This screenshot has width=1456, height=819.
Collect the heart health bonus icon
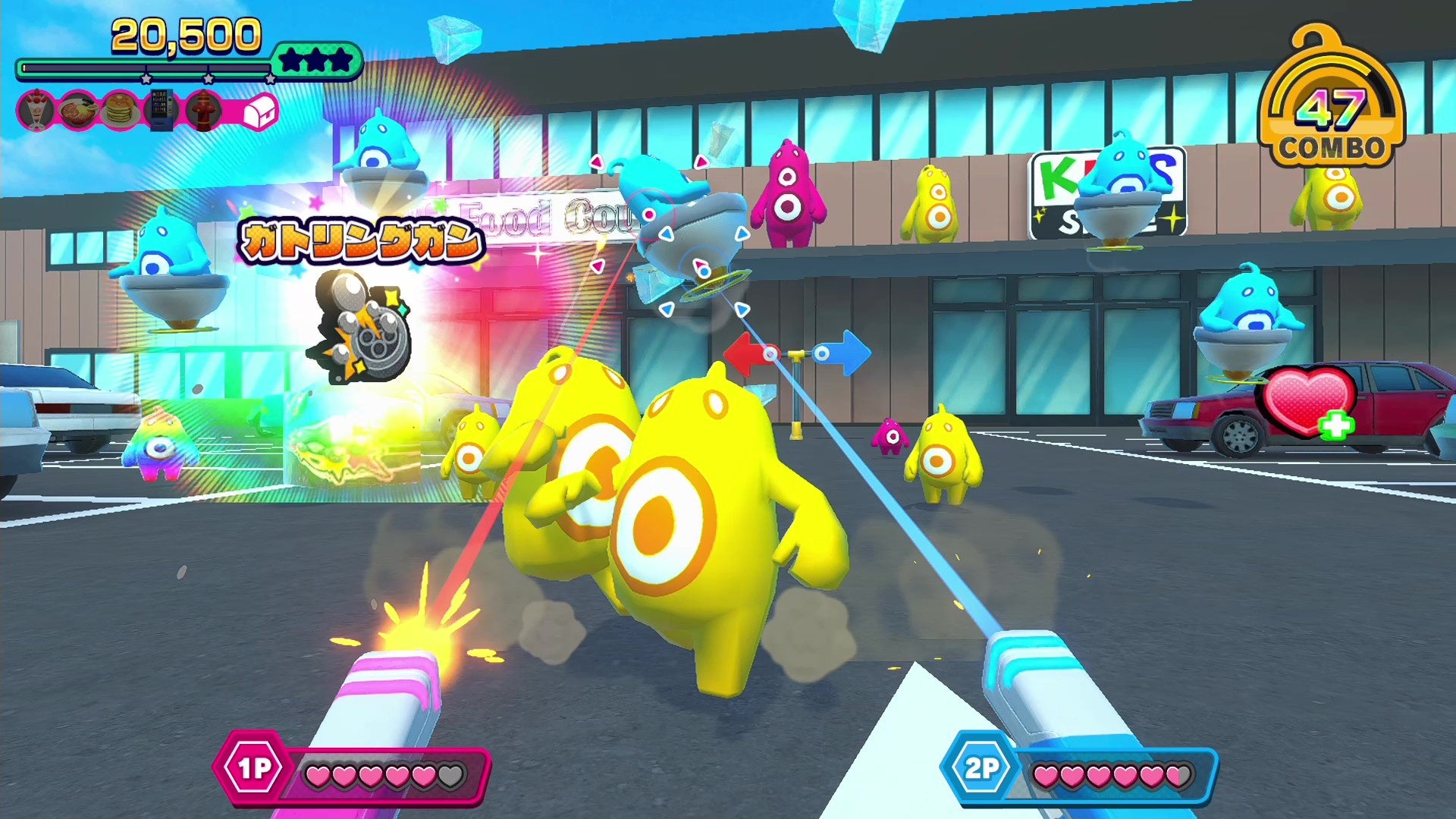pyautogui.click(x=1307, y=402)
